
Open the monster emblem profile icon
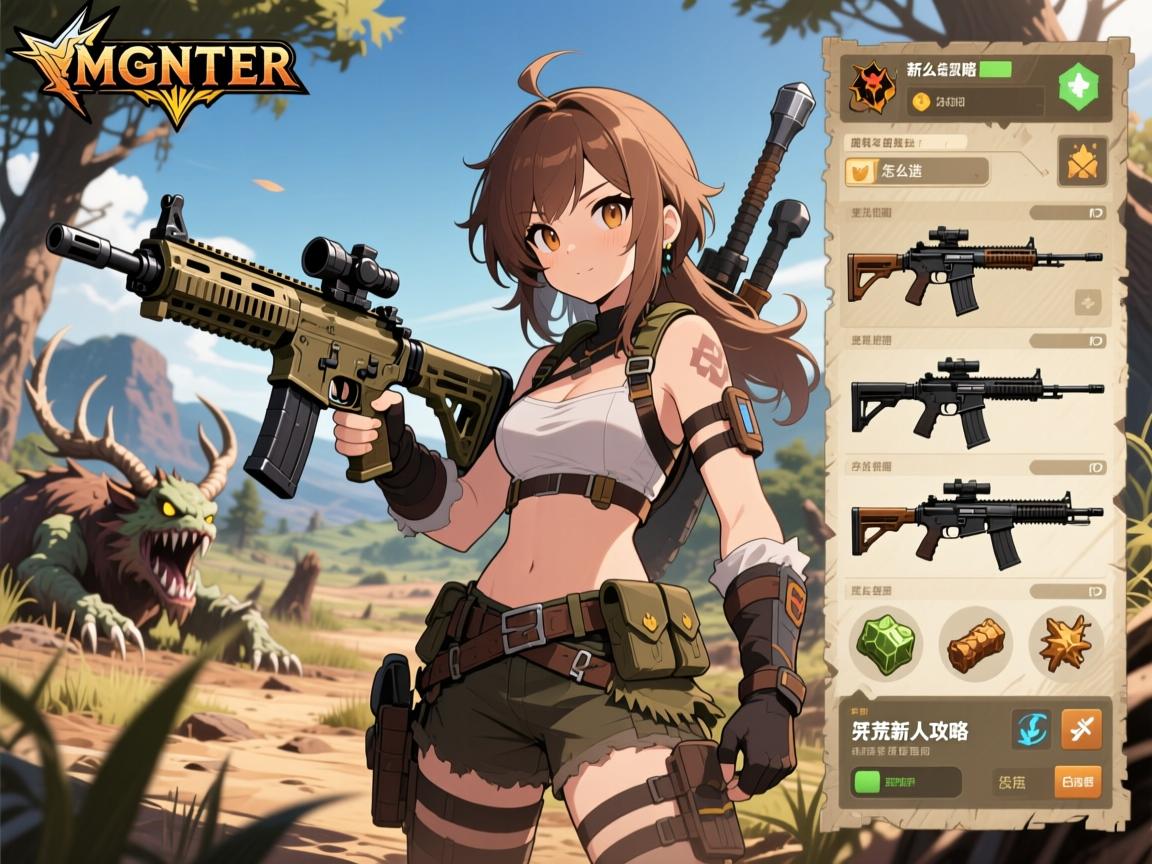click(872, 87)
